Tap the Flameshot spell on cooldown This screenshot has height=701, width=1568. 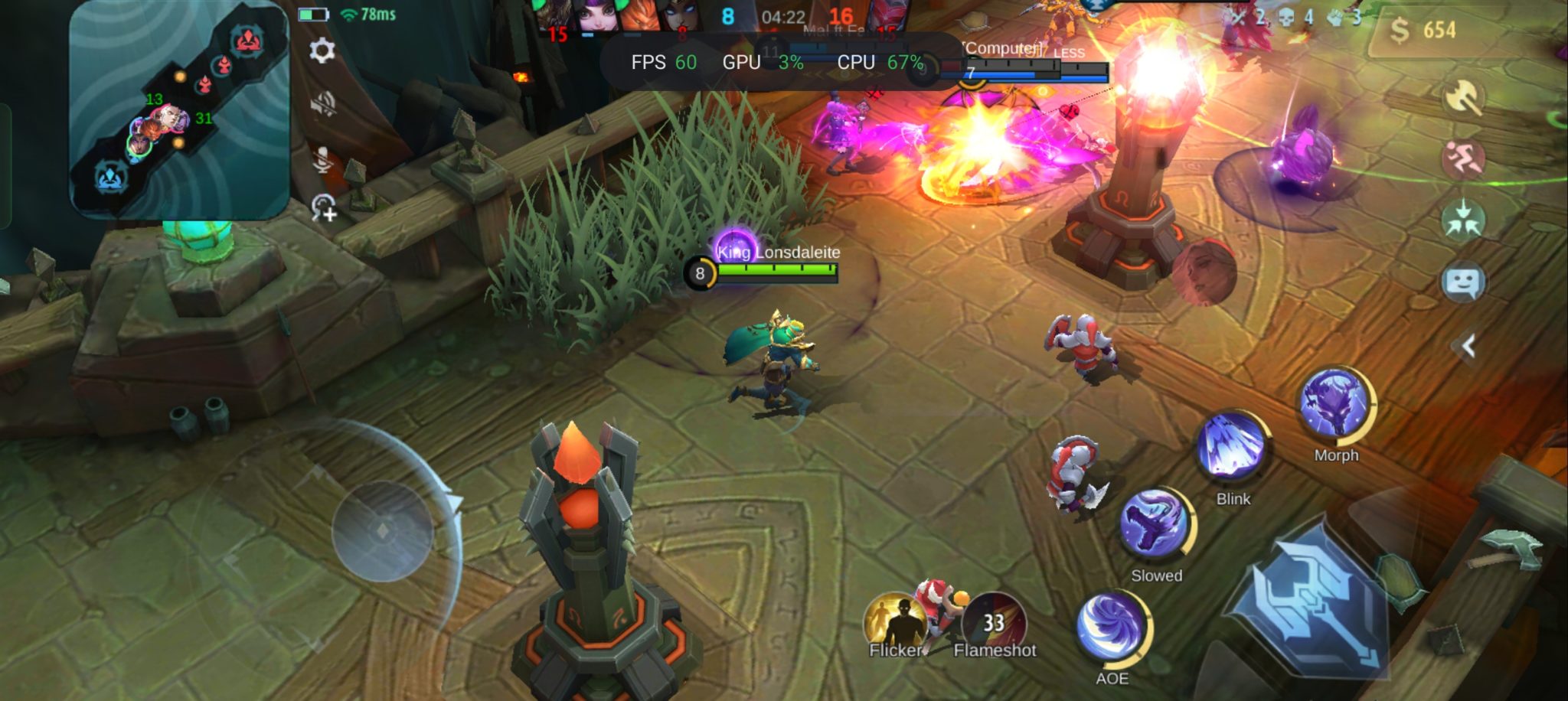993,621
